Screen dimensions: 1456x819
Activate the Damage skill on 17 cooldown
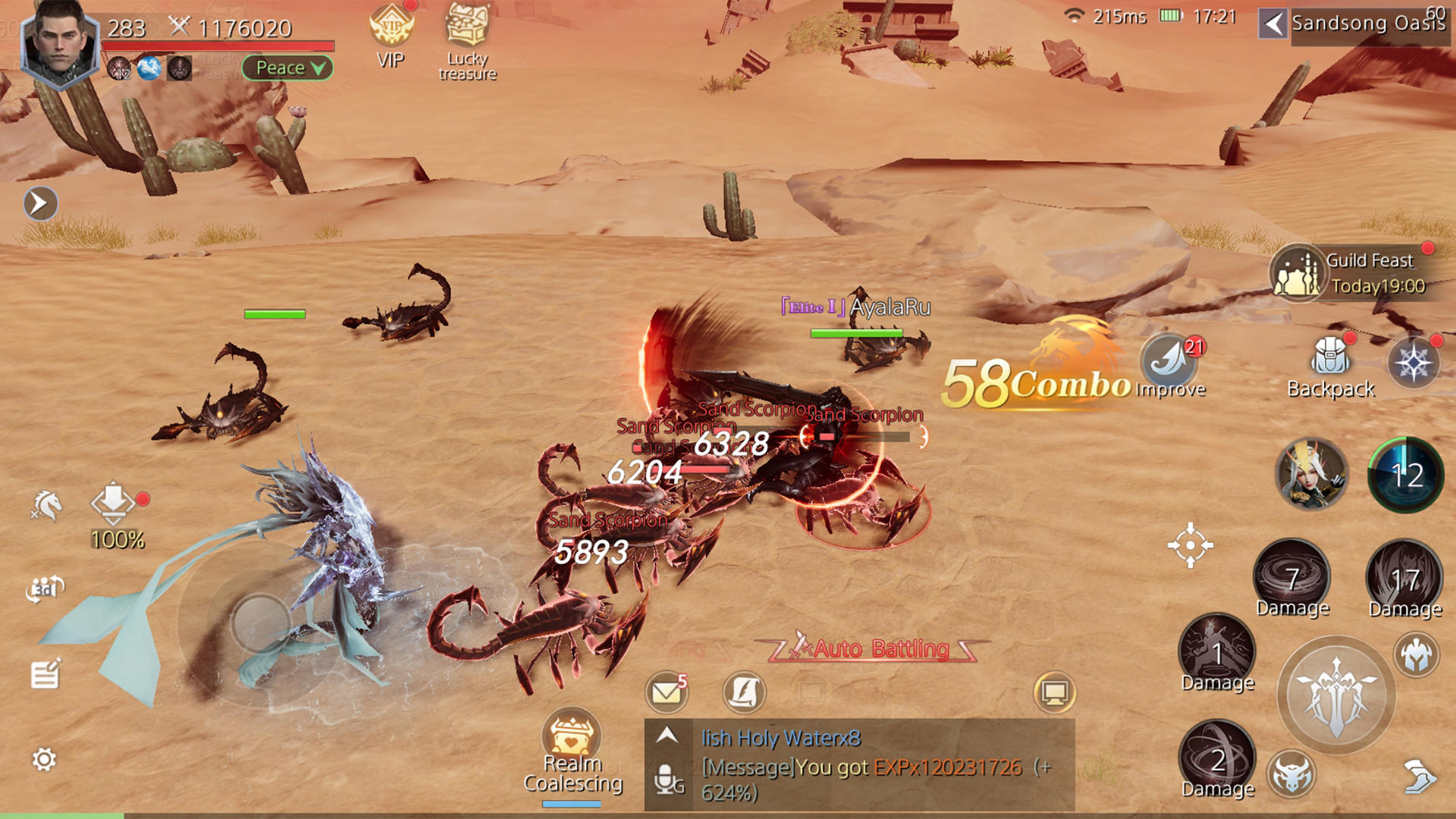(x=1404, y=578)
